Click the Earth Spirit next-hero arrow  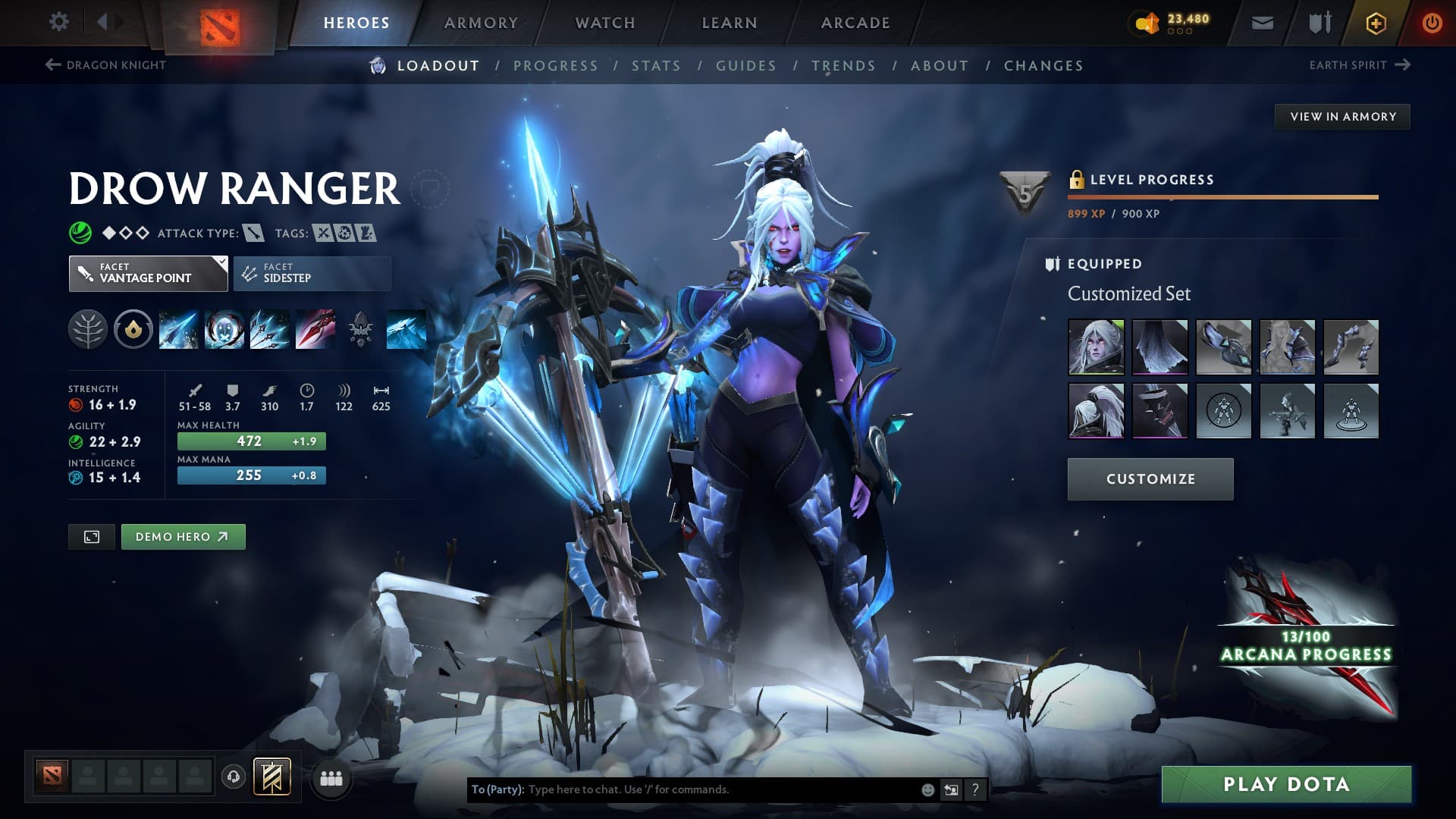[x=1402, y=65]
